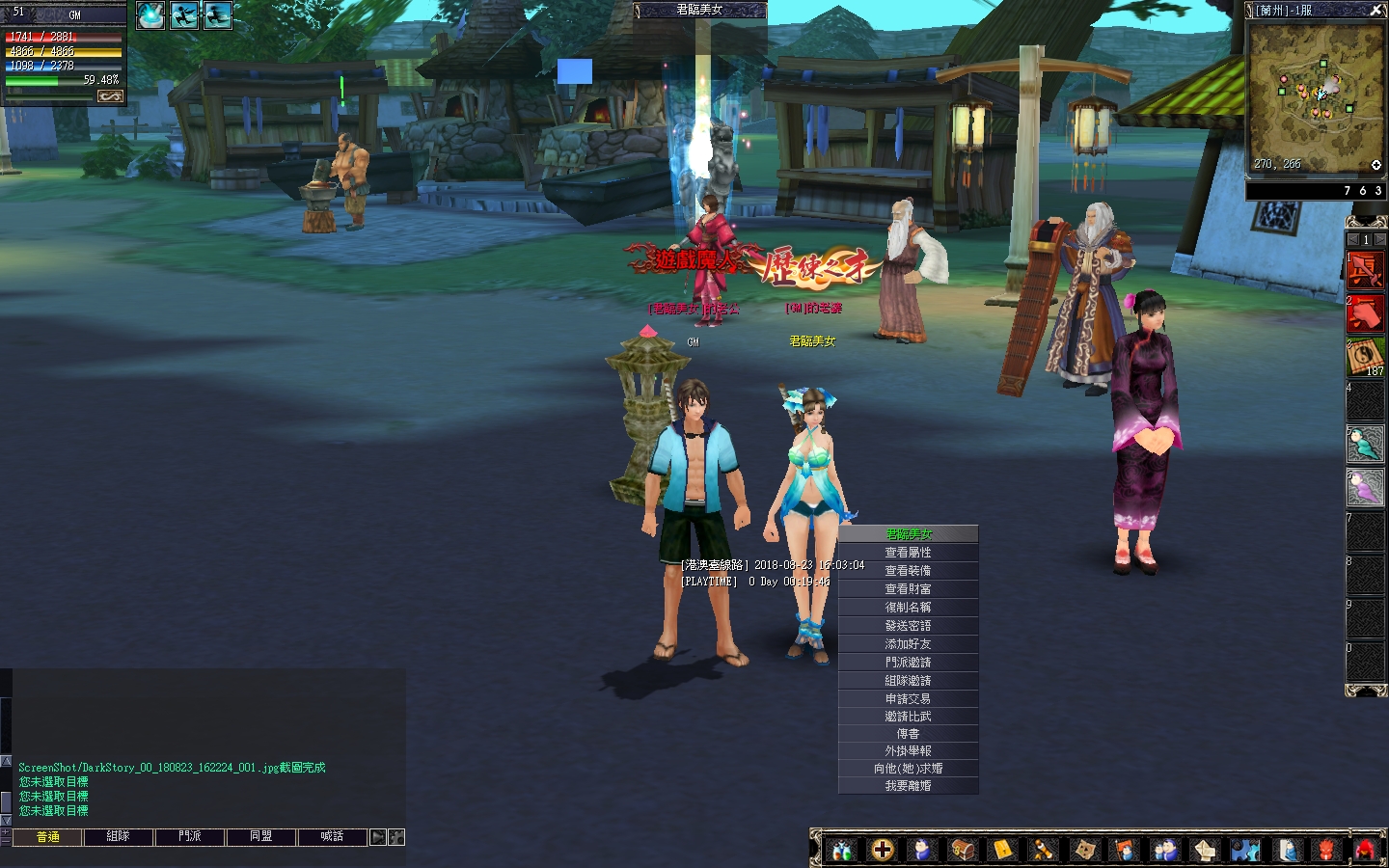Open the treasure chest inventory icon
The image size is (1389, 868).
click(963, 850)
